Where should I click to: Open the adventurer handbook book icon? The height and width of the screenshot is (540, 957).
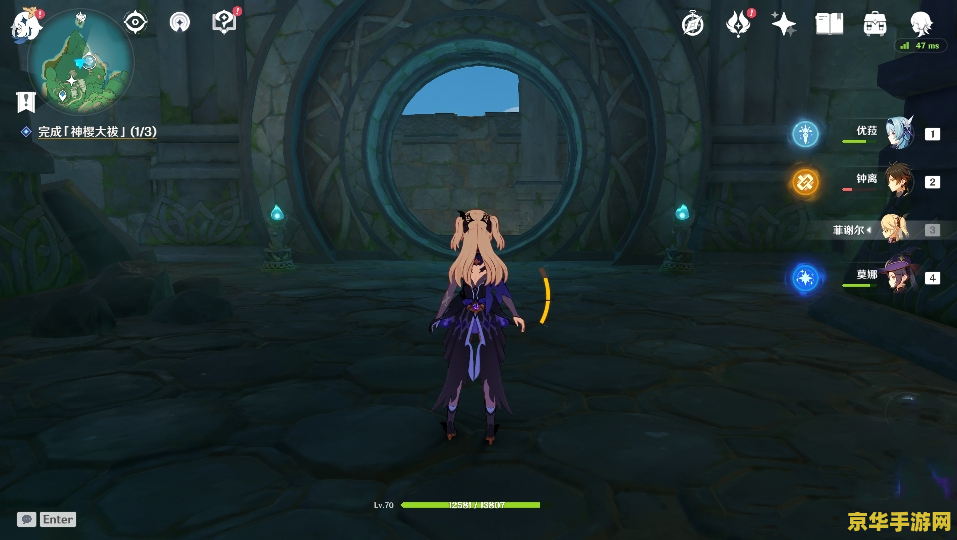coord(829,24)
